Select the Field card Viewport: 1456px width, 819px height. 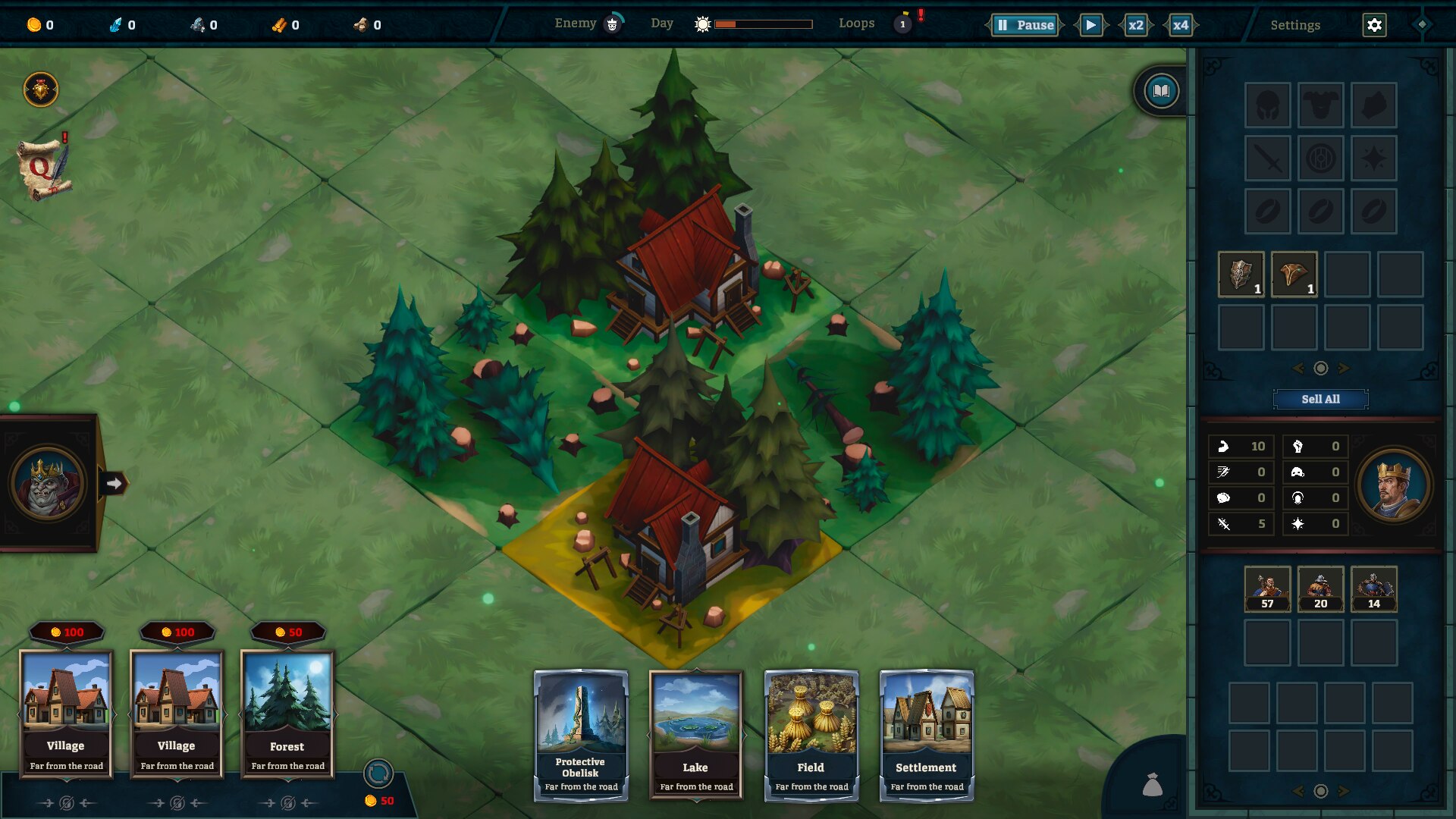point(811,734)
